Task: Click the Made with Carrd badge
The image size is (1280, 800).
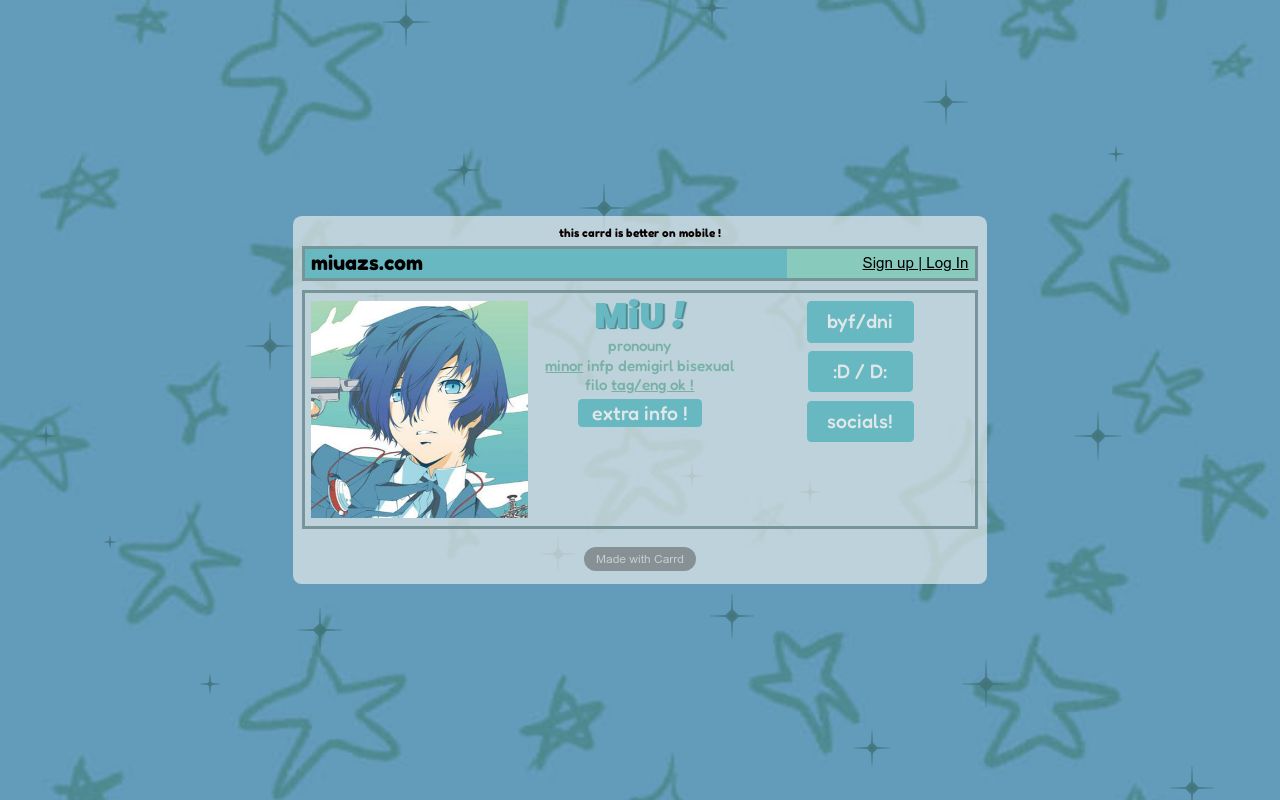Action: (x=639, y=559)
